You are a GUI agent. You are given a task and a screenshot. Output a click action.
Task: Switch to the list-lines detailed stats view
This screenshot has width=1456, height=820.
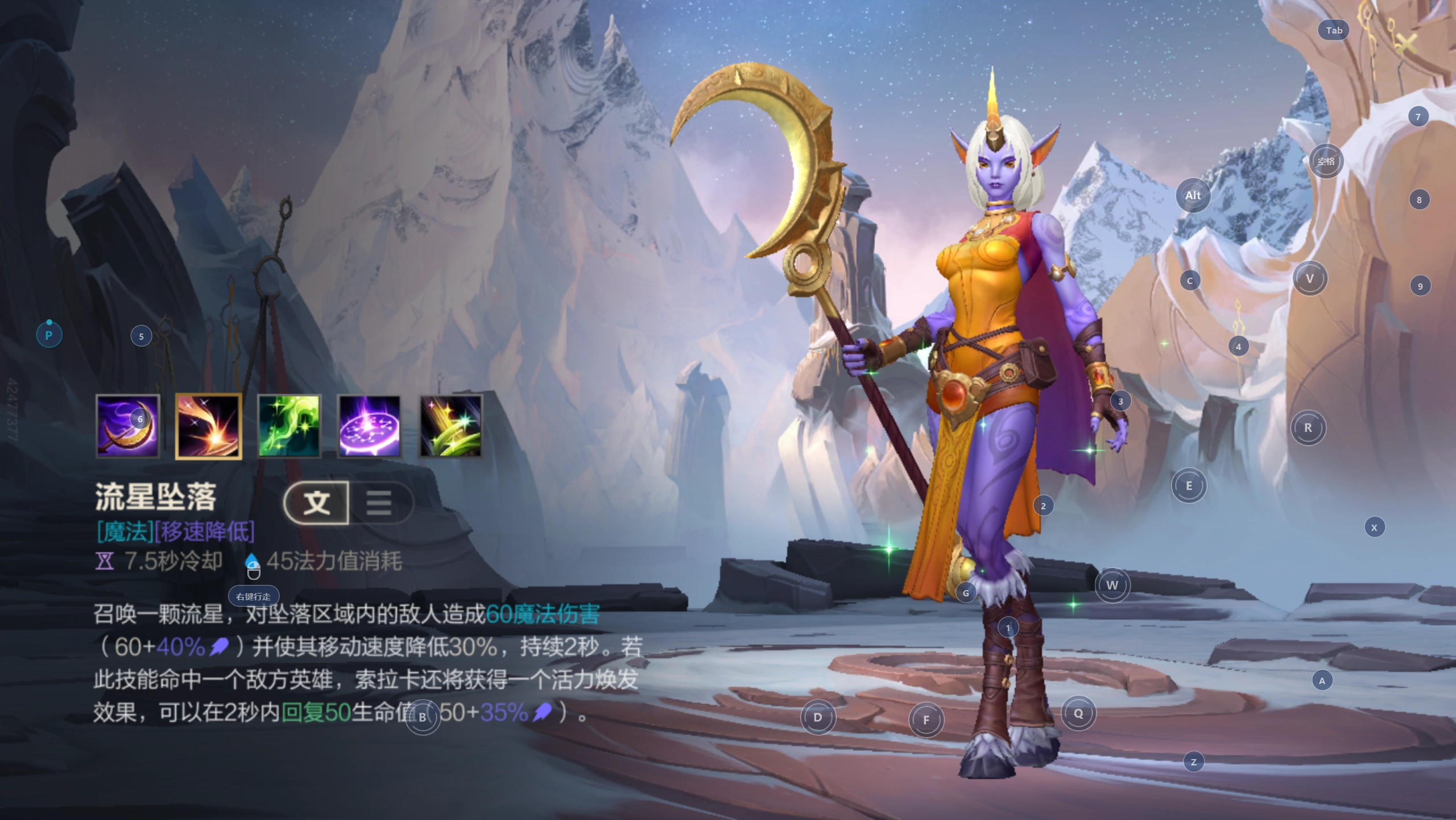[x=379, y=502]
